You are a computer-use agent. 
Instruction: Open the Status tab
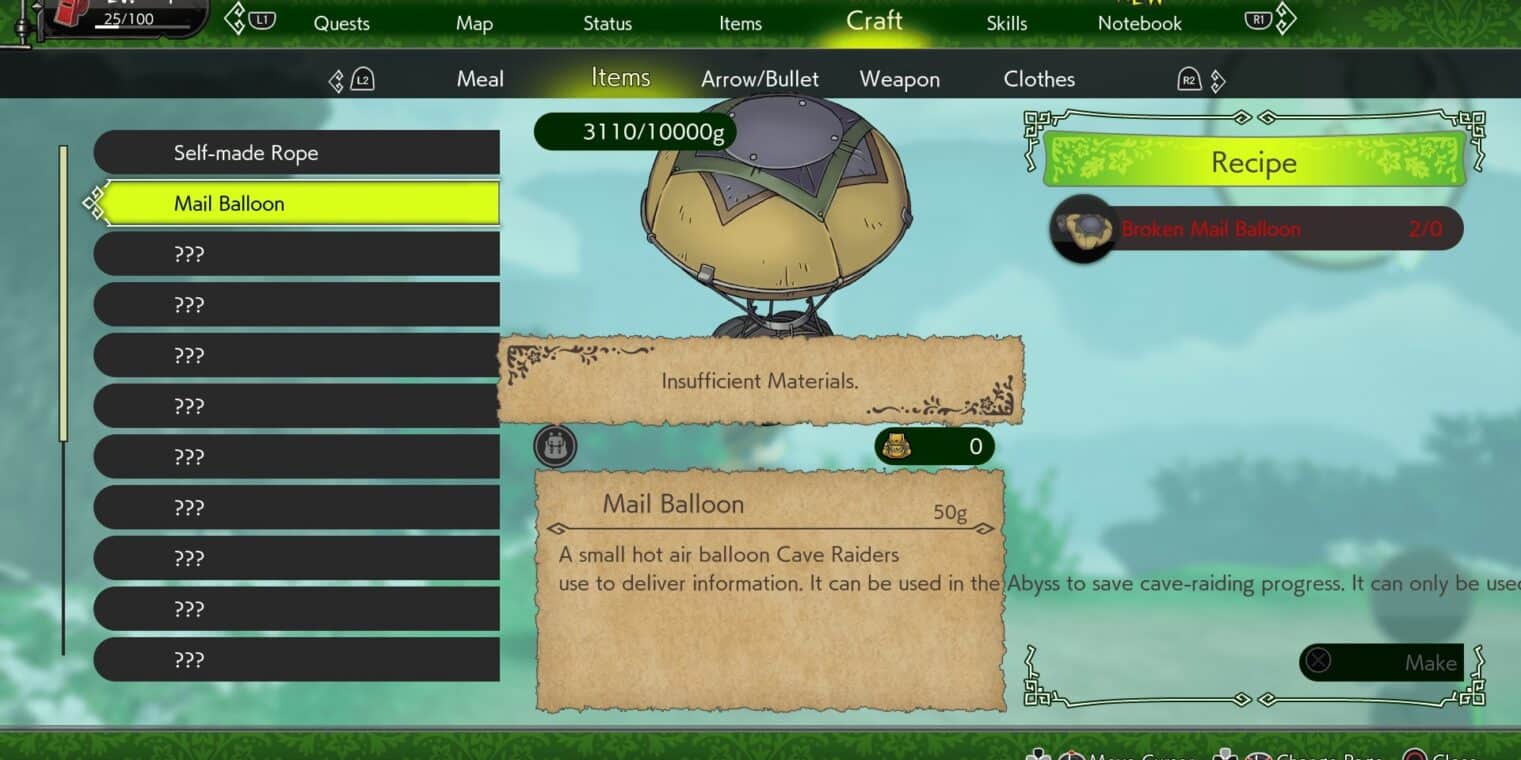point(607,23)
